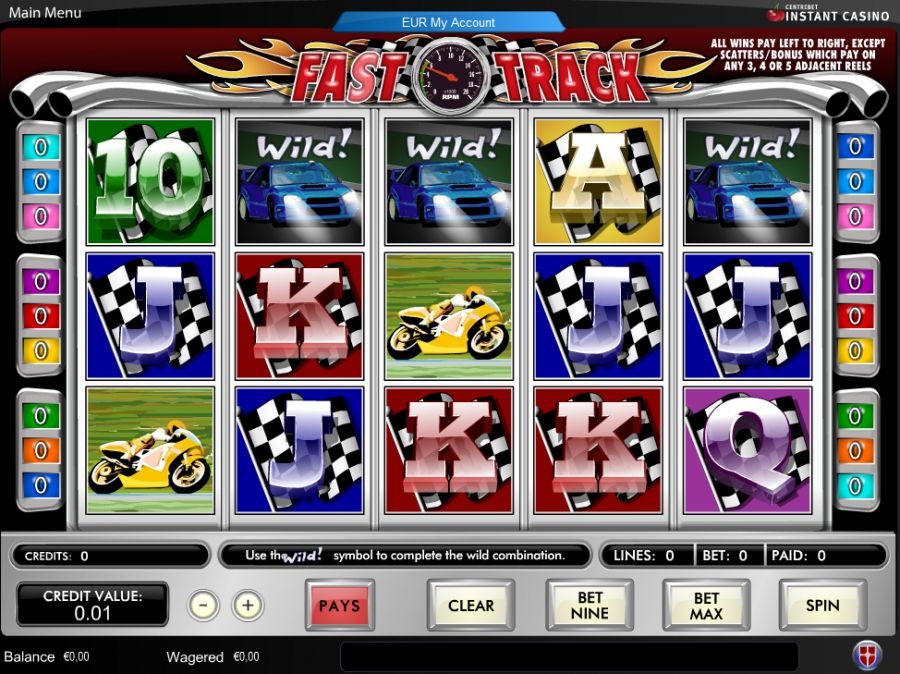Select the BET NINE button

point(589,605)
